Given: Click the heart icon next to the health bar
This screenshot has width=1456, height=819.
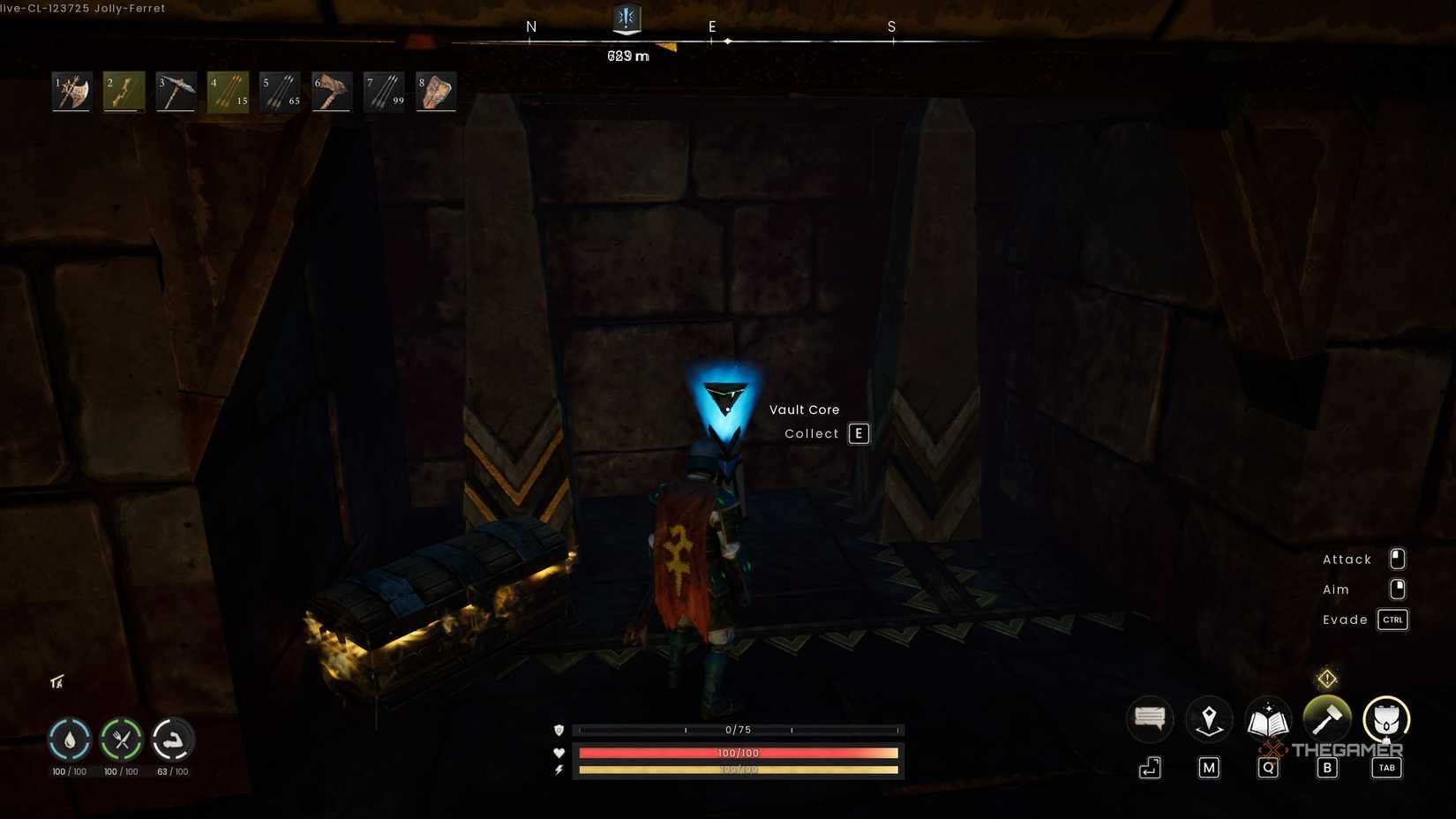Looking at the screenshot, I should pyautogui.click(x=558, y=753).
